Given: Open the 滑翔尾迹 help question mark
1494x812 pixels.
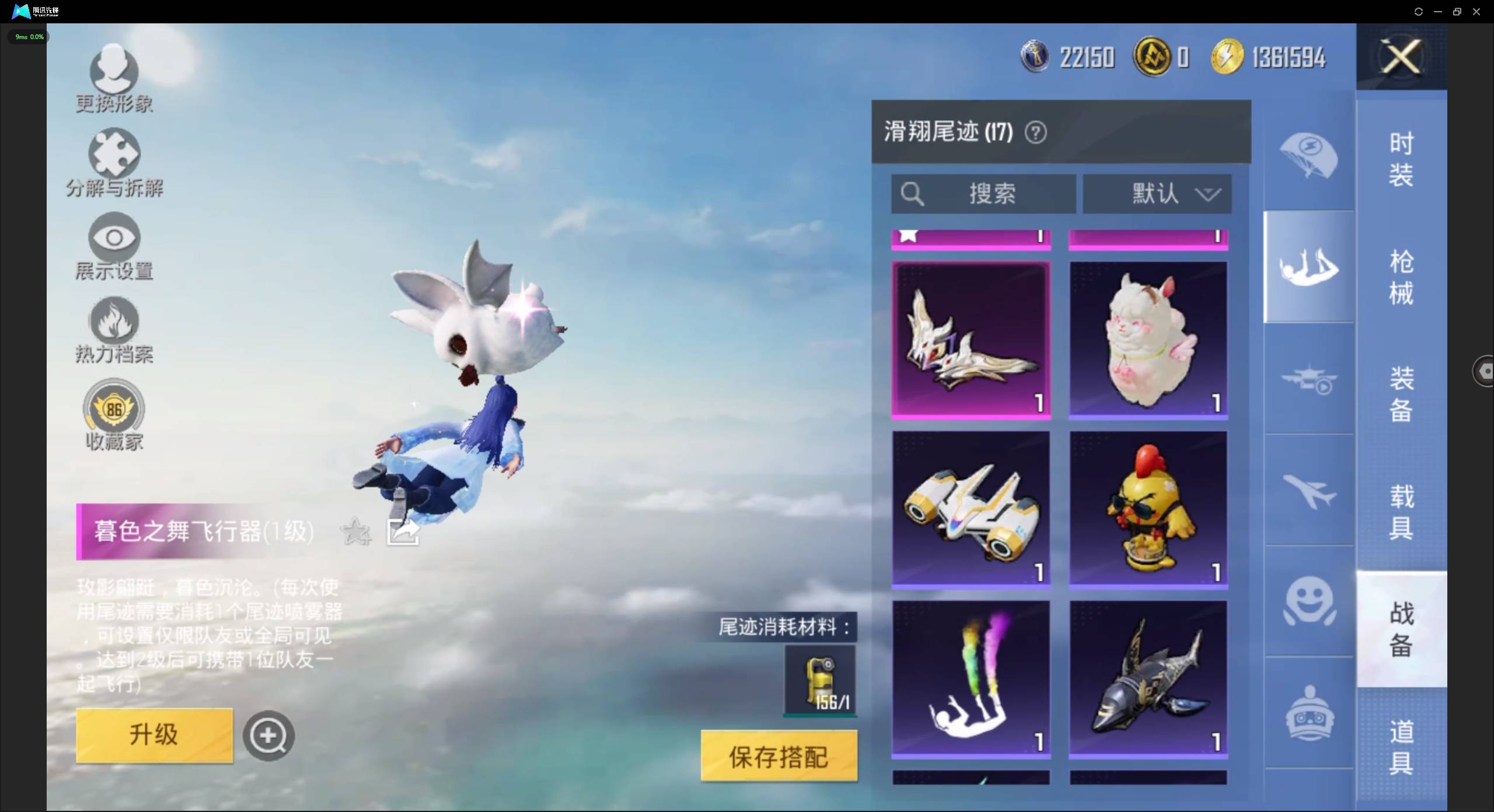Looking at the screenshot, I should tap(1036, 132).
